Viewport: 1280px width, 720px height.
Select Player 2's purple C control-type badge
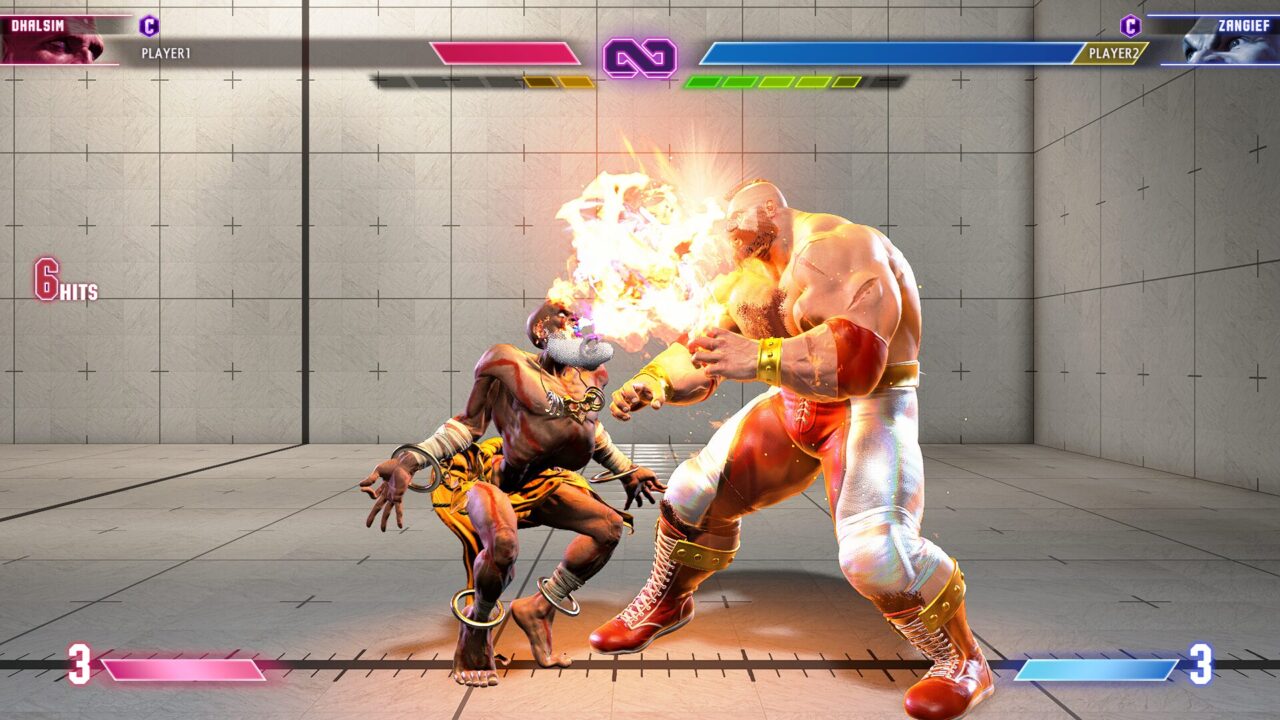point(1130,26)
